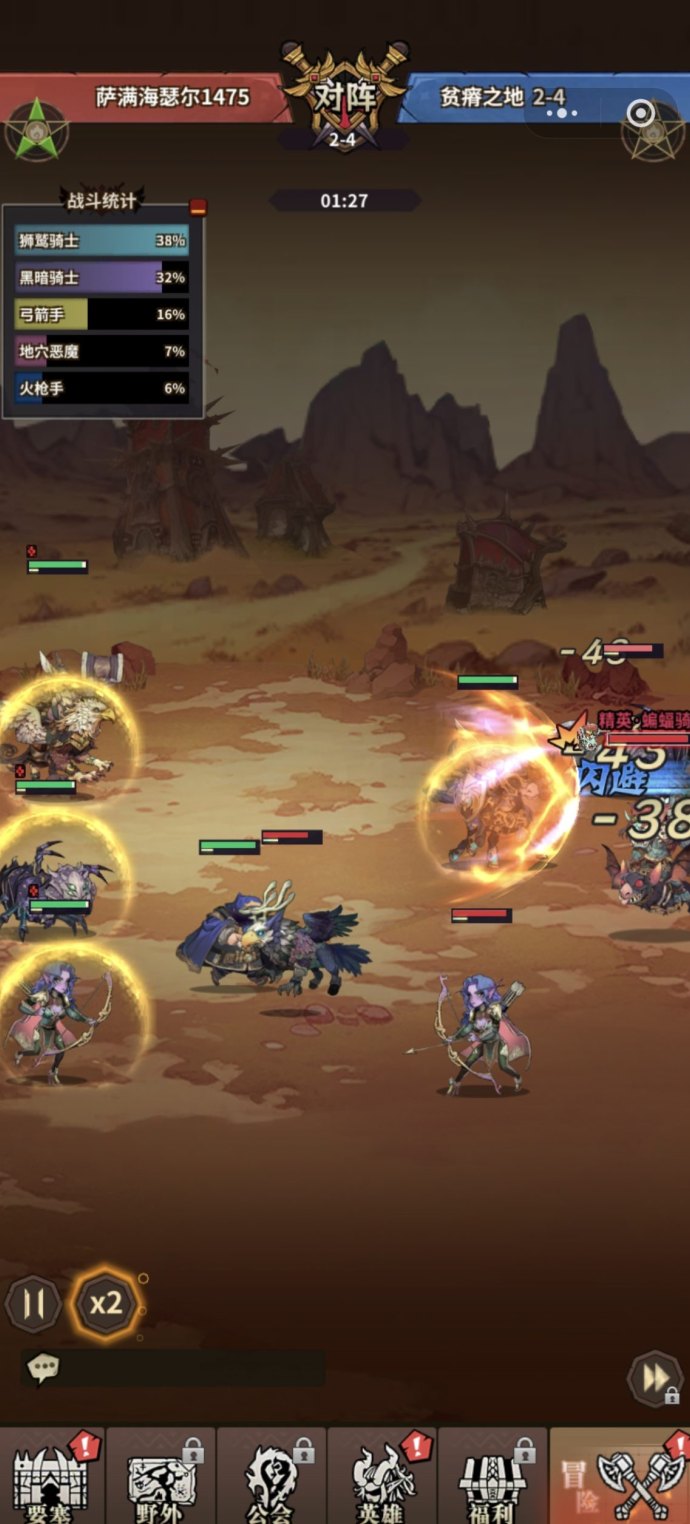Select the 狮鹫骑士 row in battle stats
This screenshot has height=1524, width=690.
(x=102, y=241)
